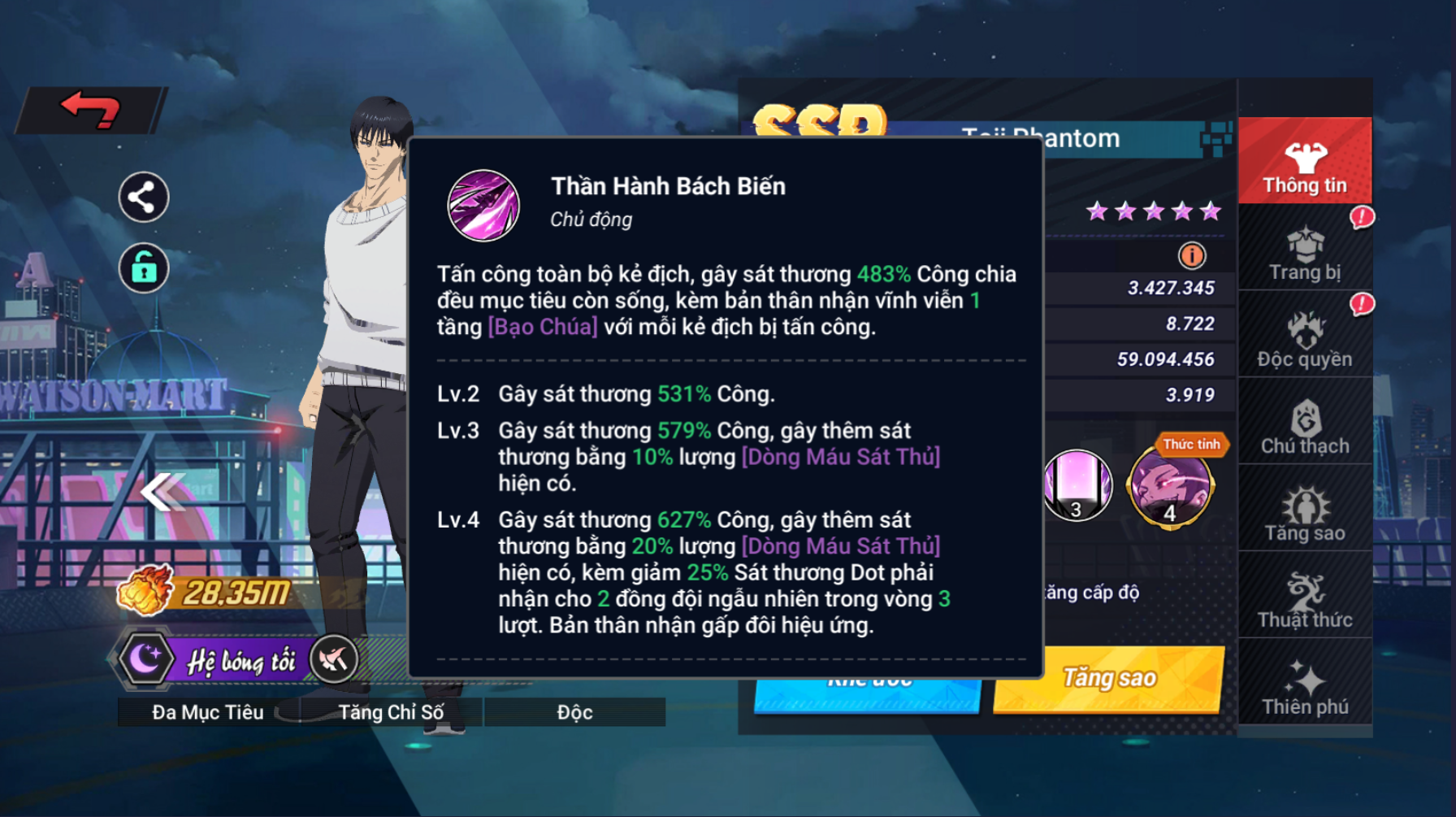Screen dimensions: 1456x817
Task: Go back with the red arrow button
Action: 91,110
